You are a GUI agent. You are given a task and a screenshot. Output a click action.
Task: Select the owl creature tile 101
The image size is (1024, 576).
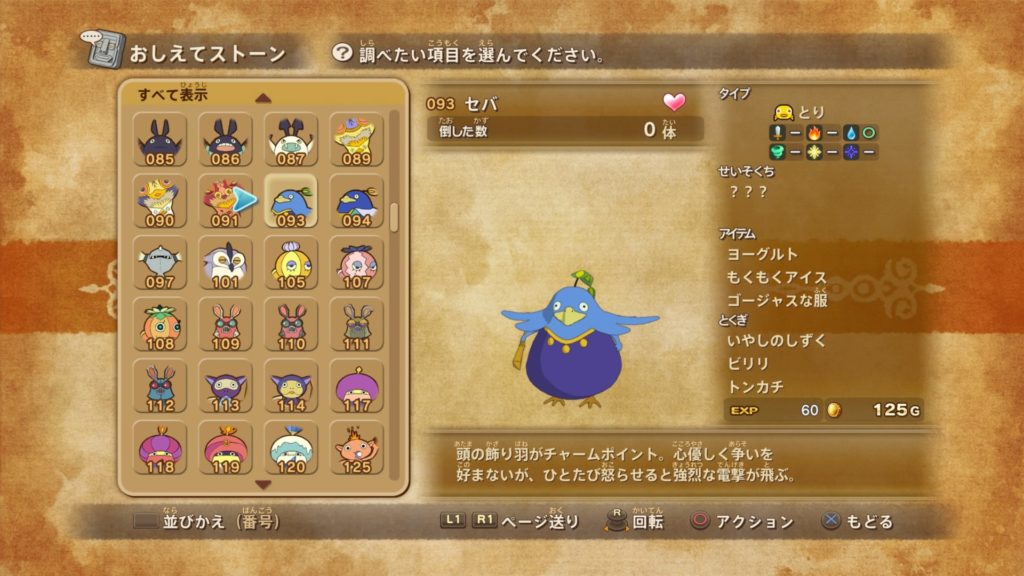click(x=226, y=263)
